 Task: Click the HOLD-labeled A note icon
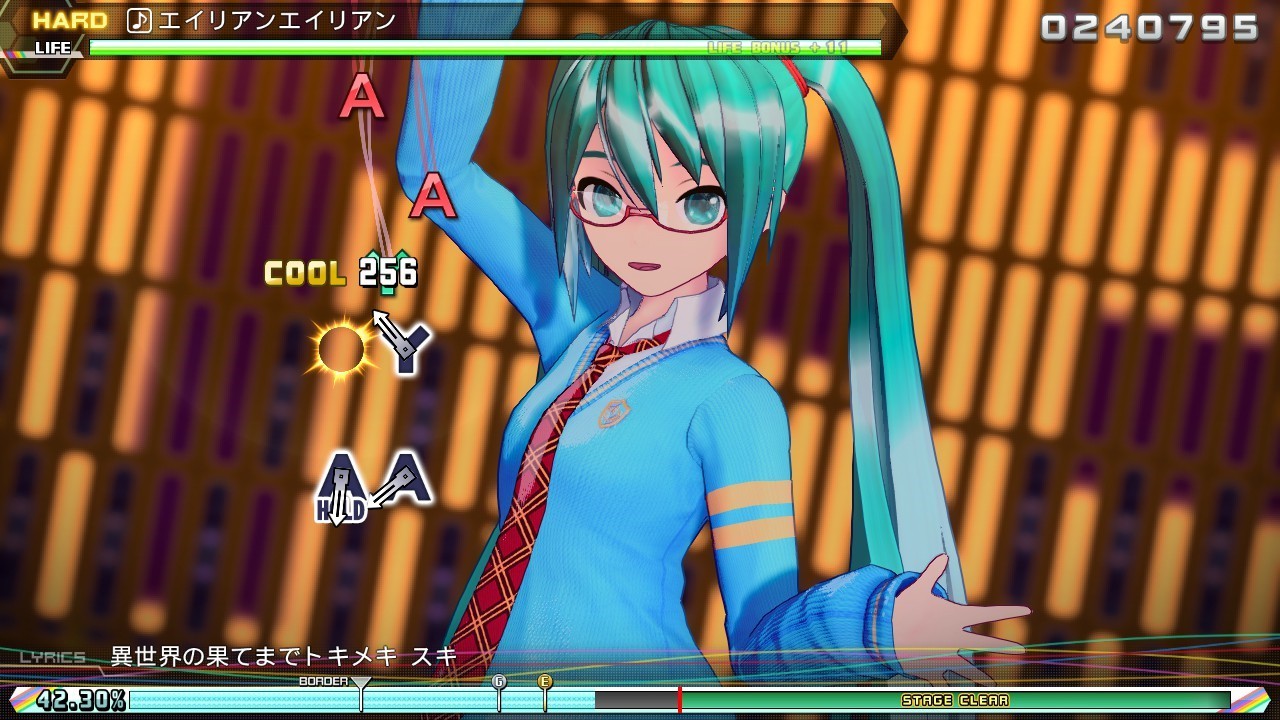[341, 482]
